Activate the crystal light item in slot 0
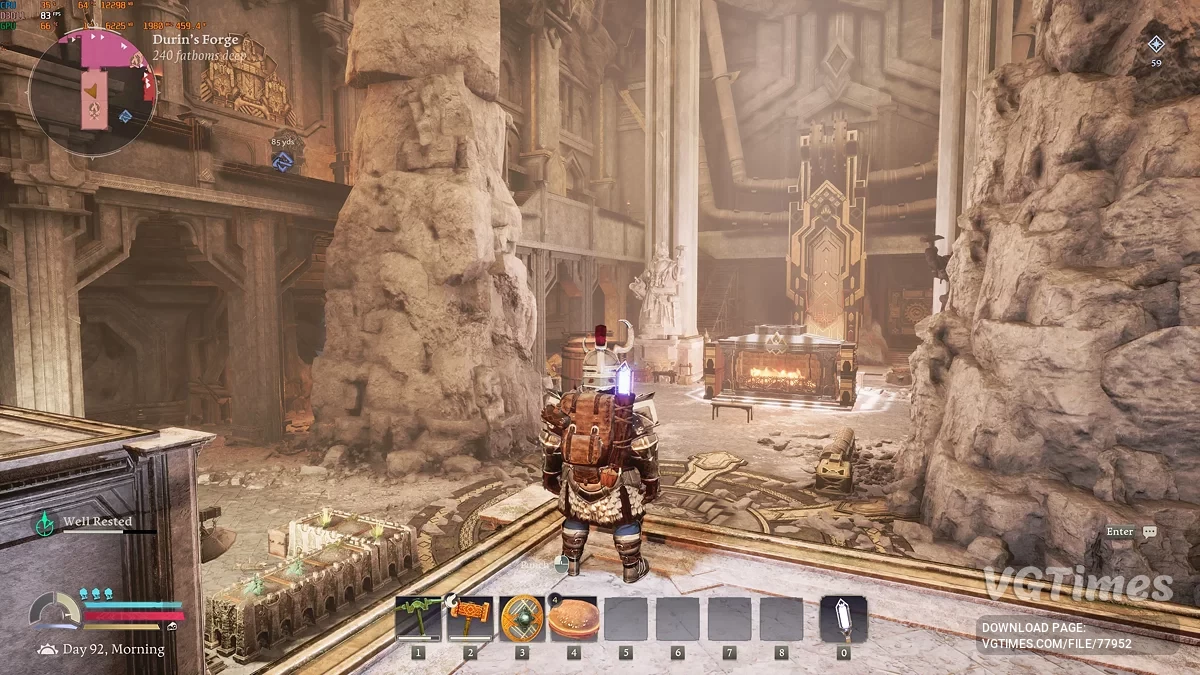 tap(843, 619)
